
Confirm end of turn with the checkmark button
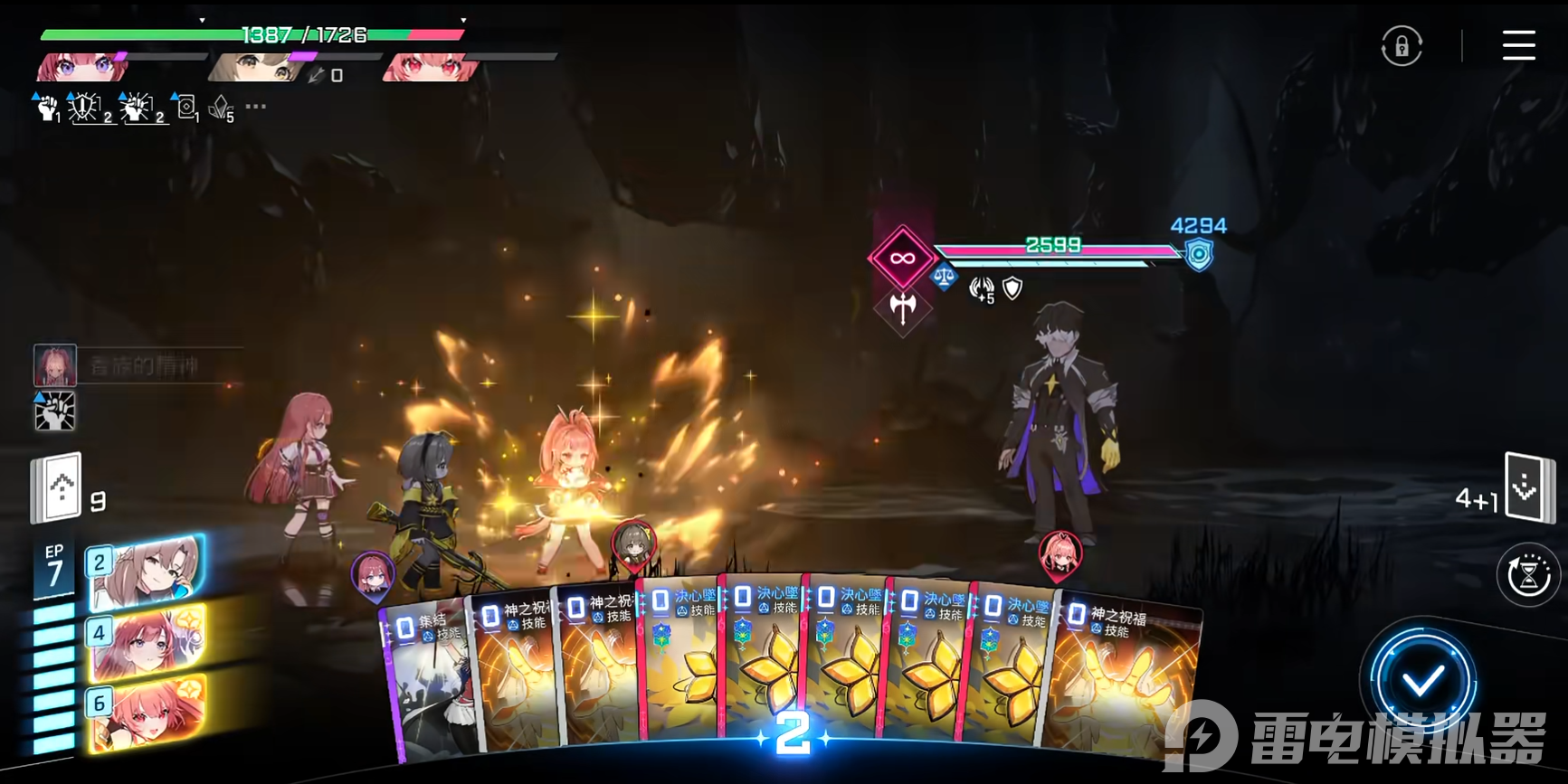coord(1422,680)
